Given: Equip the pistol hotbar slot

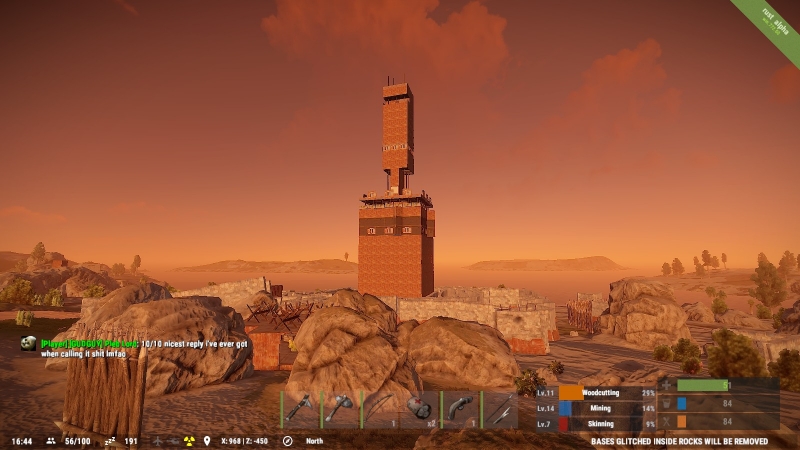Looking at the screenshot, I should click(x=461, y=409).
